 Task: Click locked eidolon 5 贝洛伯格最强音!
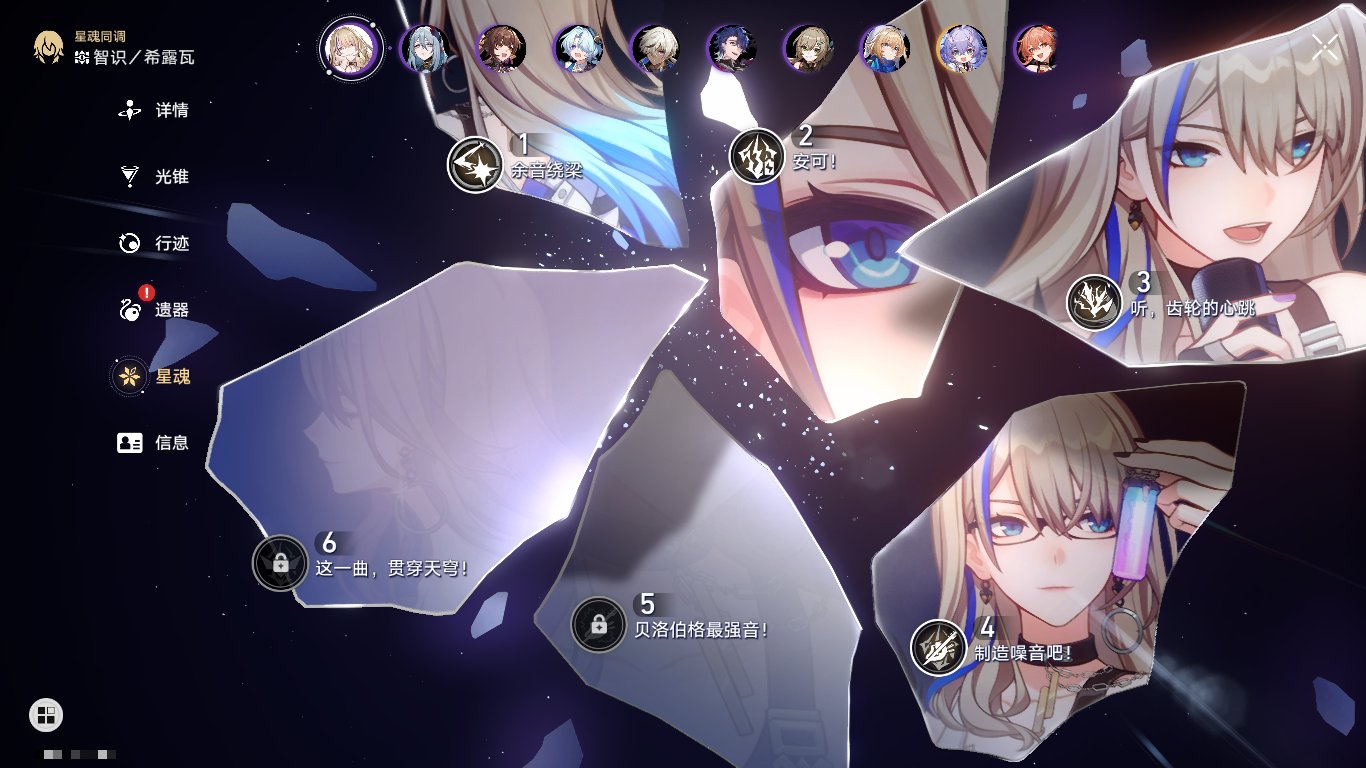click(x=598, y=624)
